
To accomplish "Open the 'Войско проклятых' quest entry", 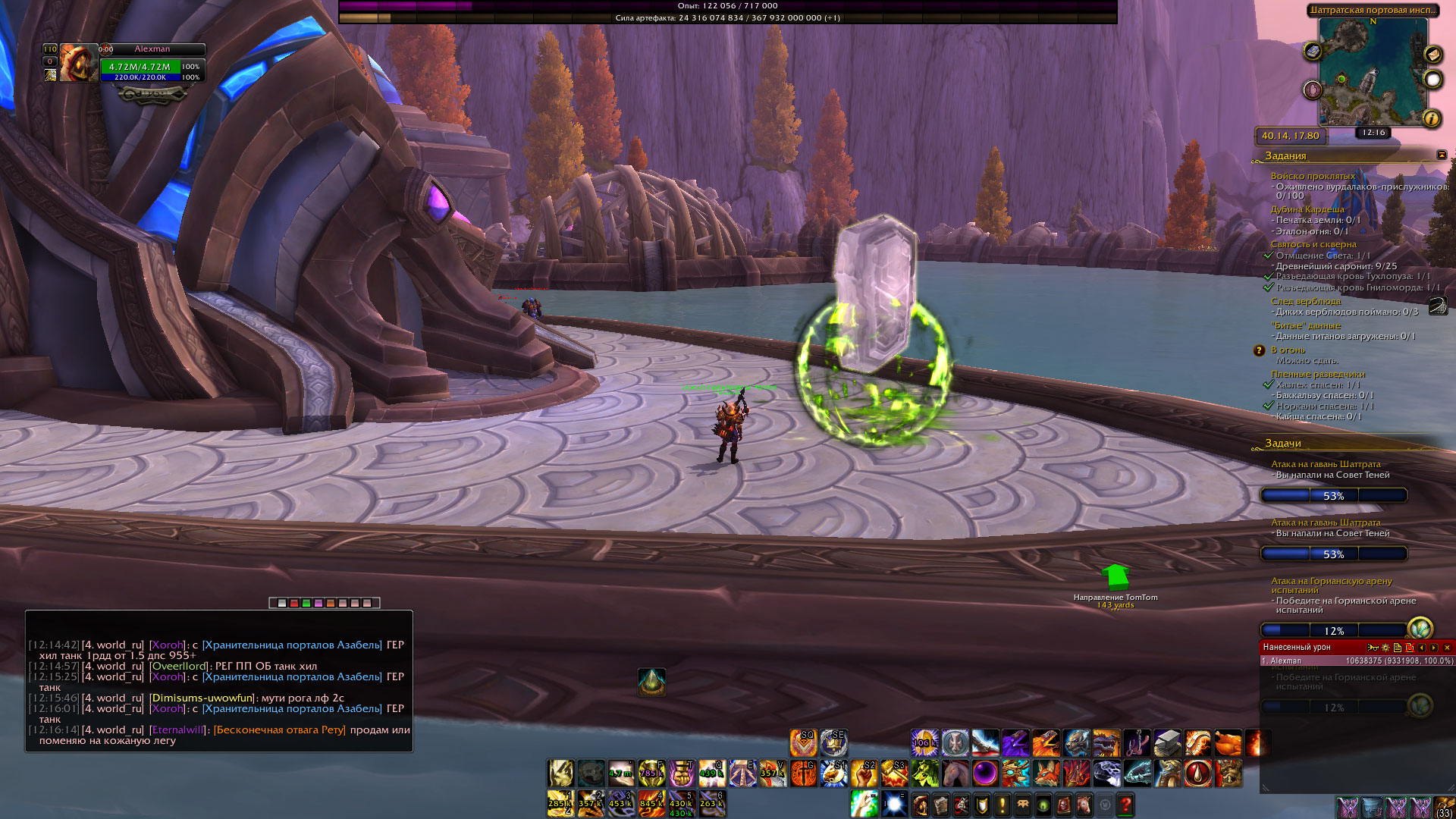I will (1313, 176).
